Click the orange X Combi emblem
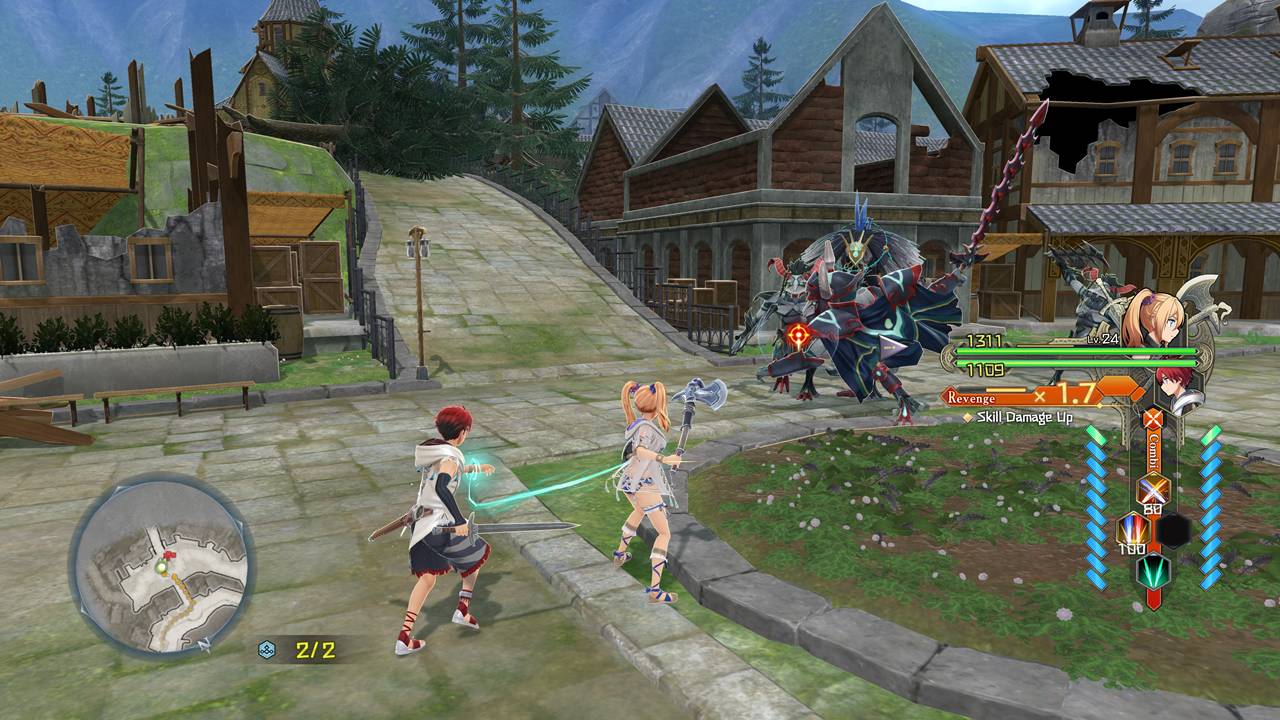This screenshot has width=1280, height=720. click(1153, 419)
